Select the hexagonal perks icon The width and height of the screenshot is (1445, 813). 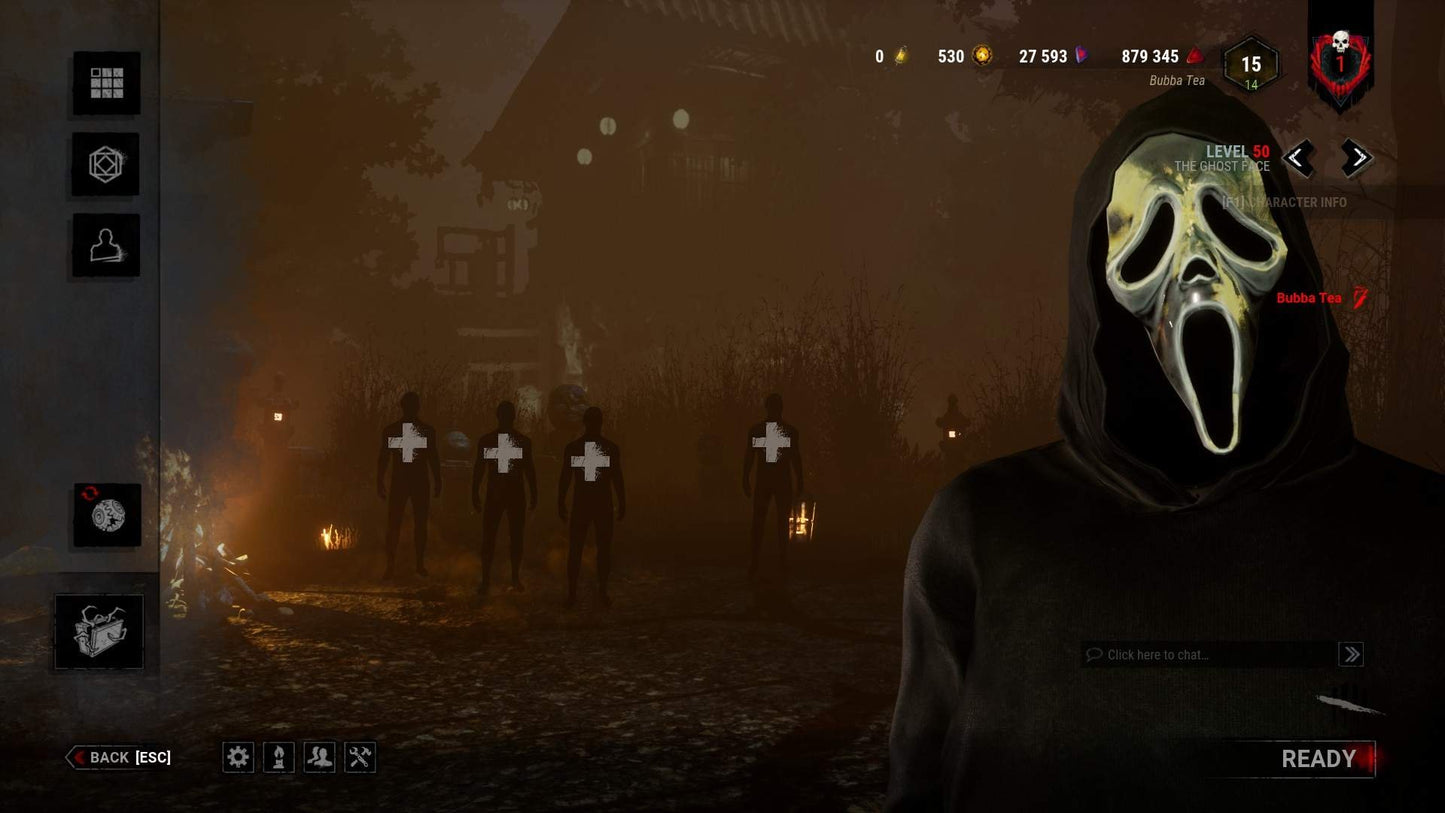click(106, 164)
